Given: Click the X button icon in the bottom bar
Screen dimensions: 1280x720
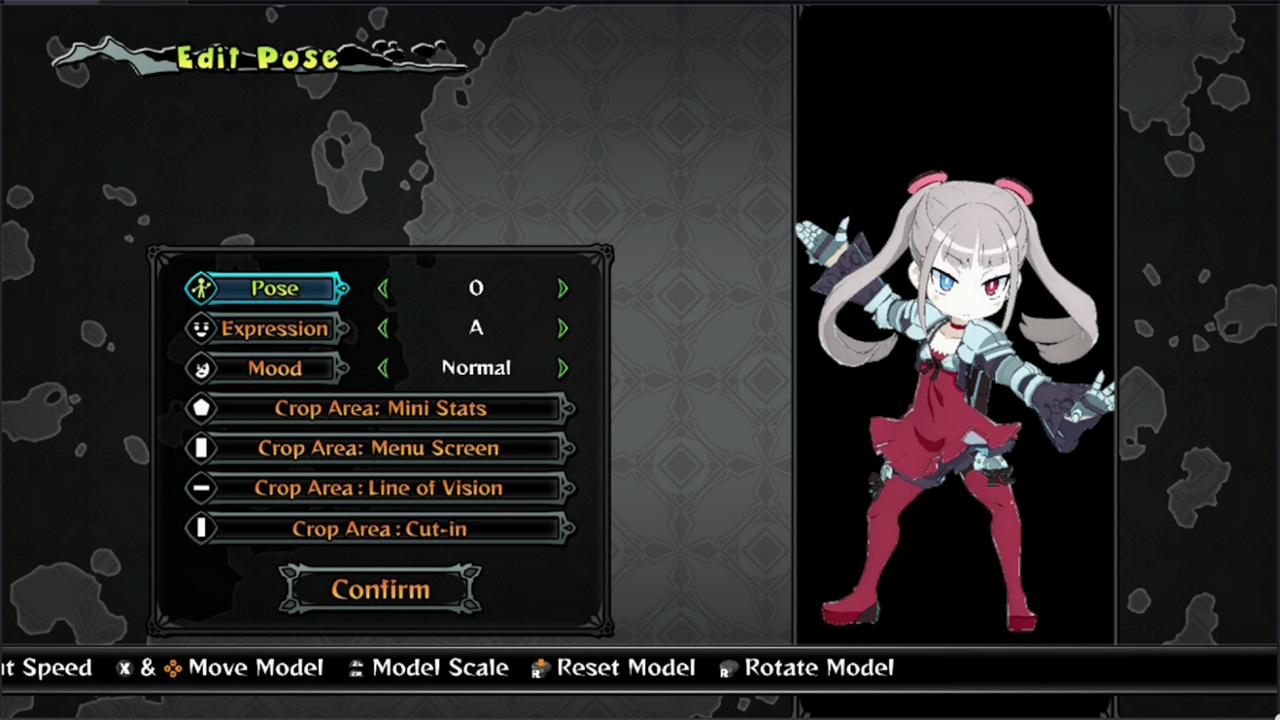Looking at the screenshot, I should coord(124,668).
